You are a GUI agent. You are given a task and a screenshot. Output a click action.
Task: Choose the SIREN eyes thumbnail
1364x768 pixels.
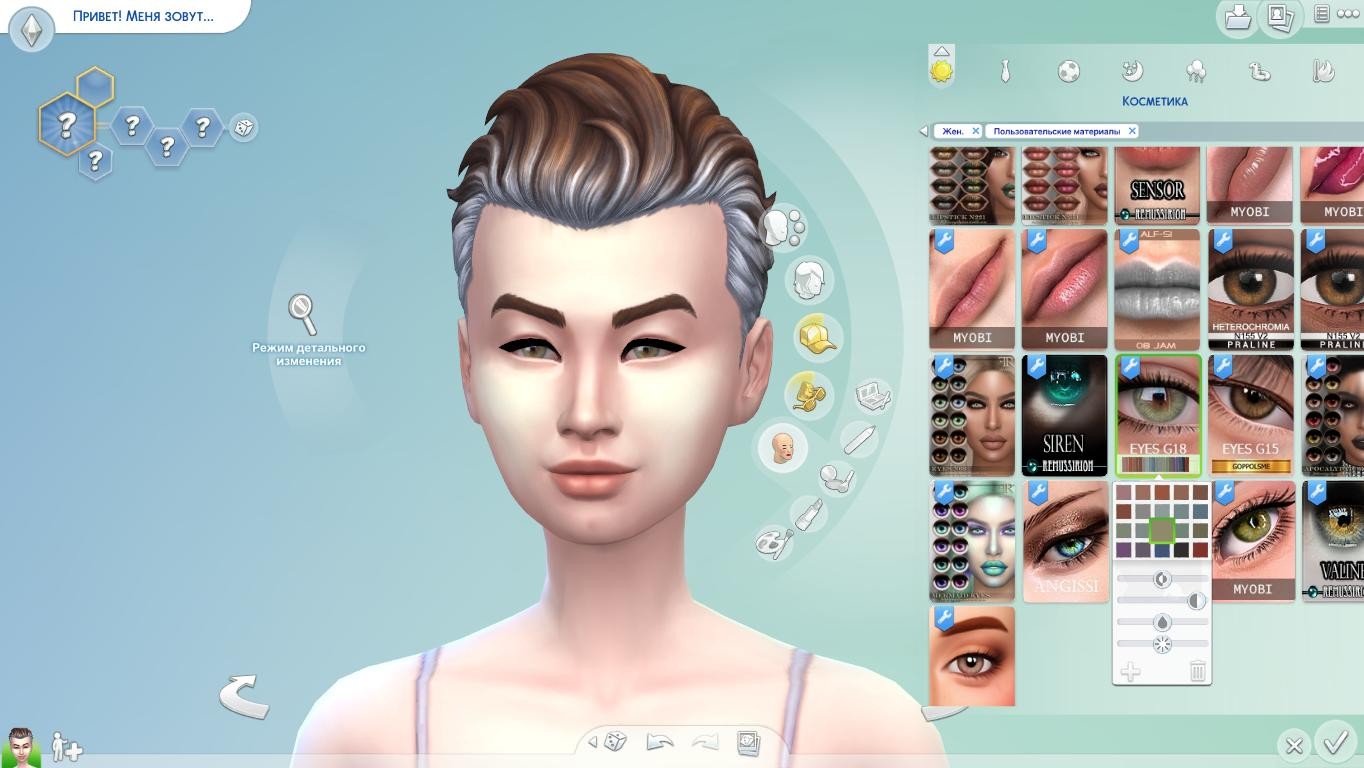tap(1064, 414)
